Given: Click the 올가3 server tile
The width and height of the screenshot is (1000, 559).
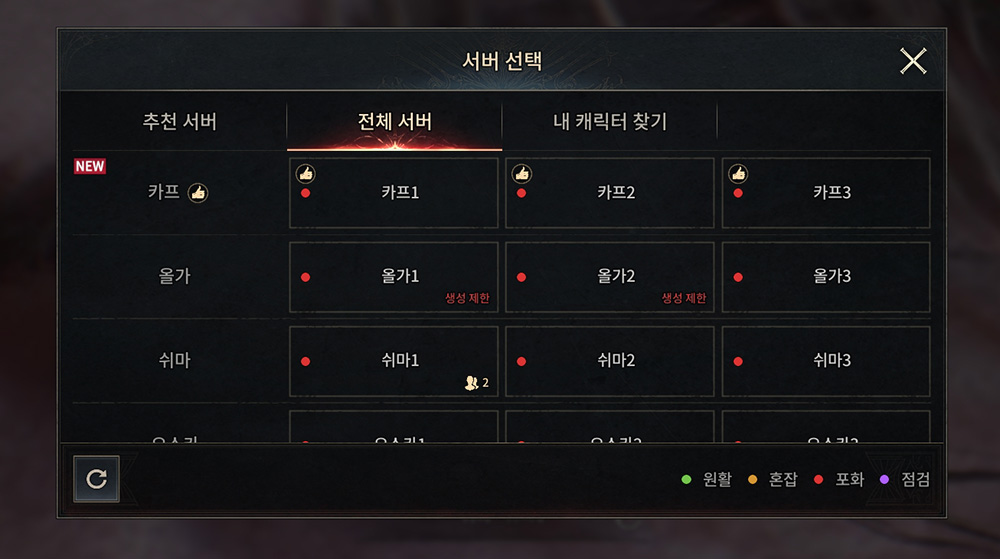Looking at the screenshot, I should (826, 277).
